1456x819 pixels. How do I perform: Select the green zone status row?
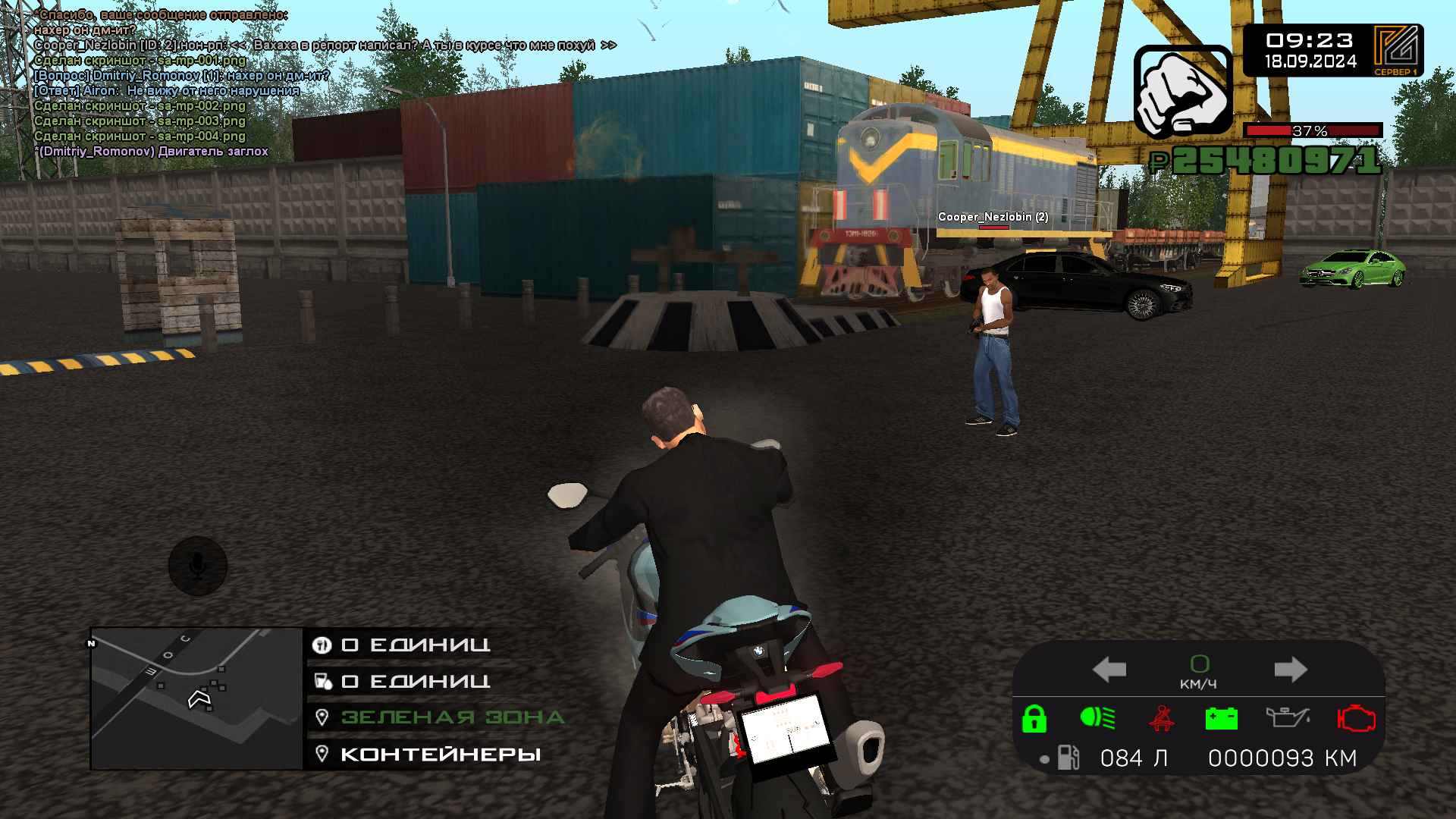pos(452,717)
